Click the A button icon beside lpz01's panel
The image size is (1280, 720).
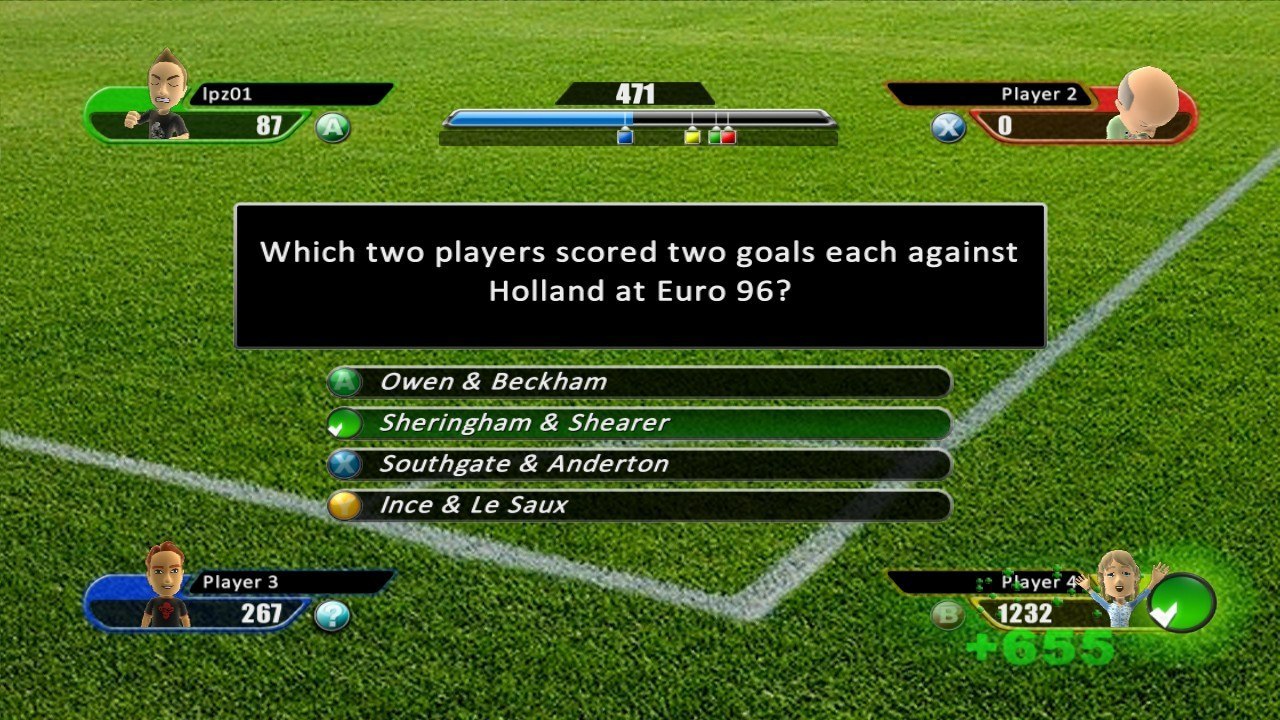click(x=334, y=128)
